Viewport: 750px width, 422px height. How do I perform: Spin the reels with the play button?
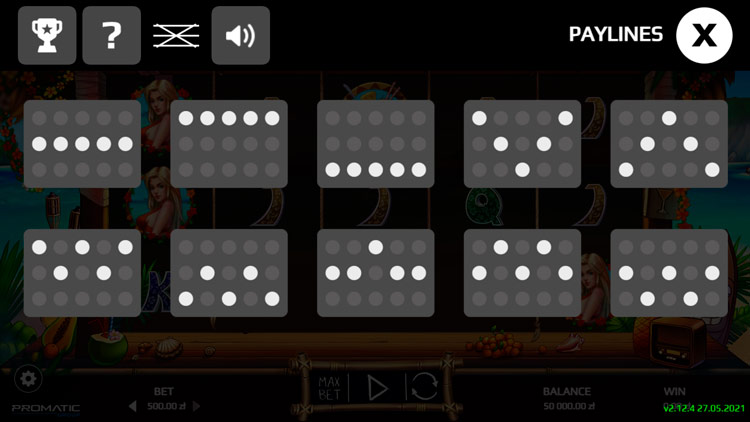pyautogui.click(x=377, y=388)
